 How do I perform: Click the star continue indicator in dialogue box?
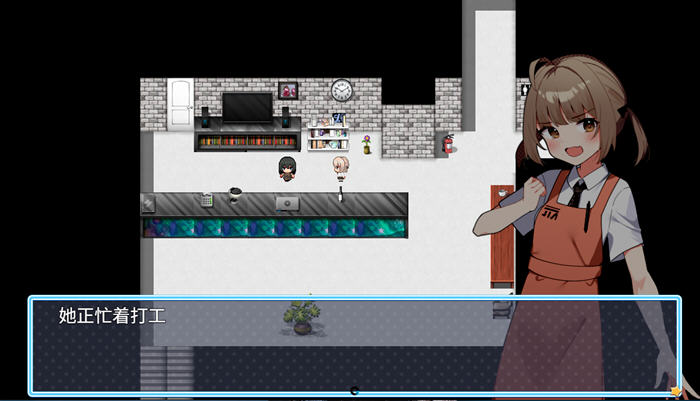coord(677,390)
